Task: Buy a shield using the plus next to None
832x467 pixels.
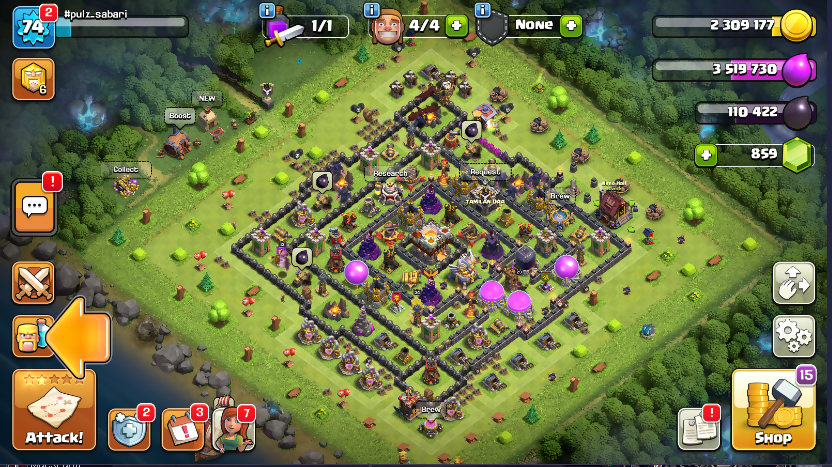Action: (x=571, y=26)
